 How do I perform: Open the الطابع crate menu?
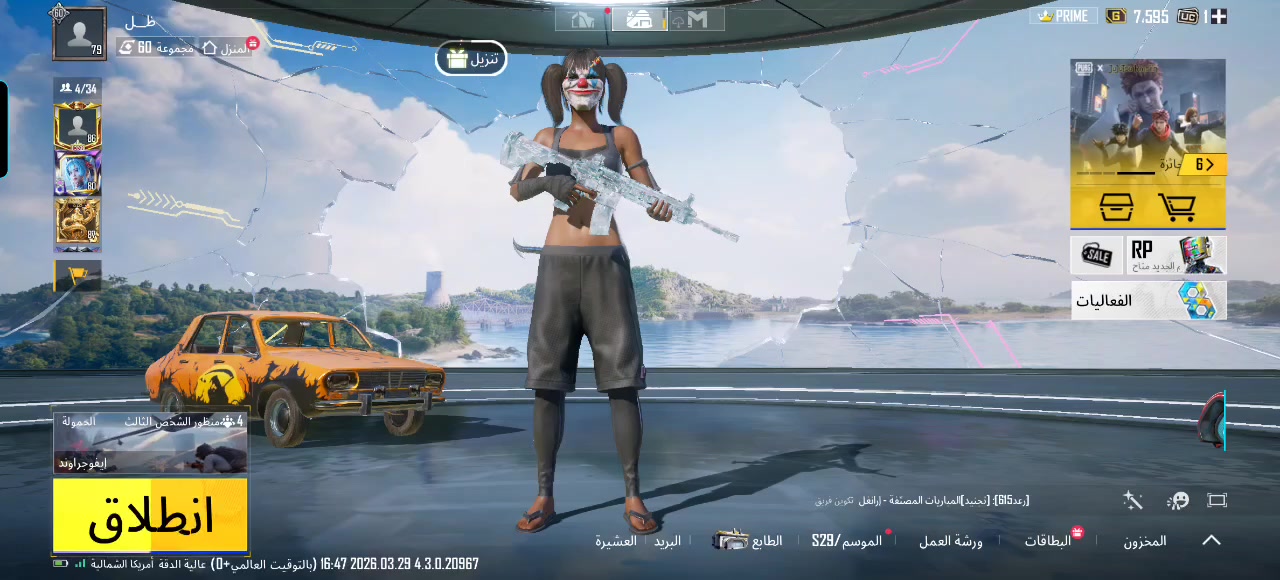pyautogui.click(x=750, y=541)
